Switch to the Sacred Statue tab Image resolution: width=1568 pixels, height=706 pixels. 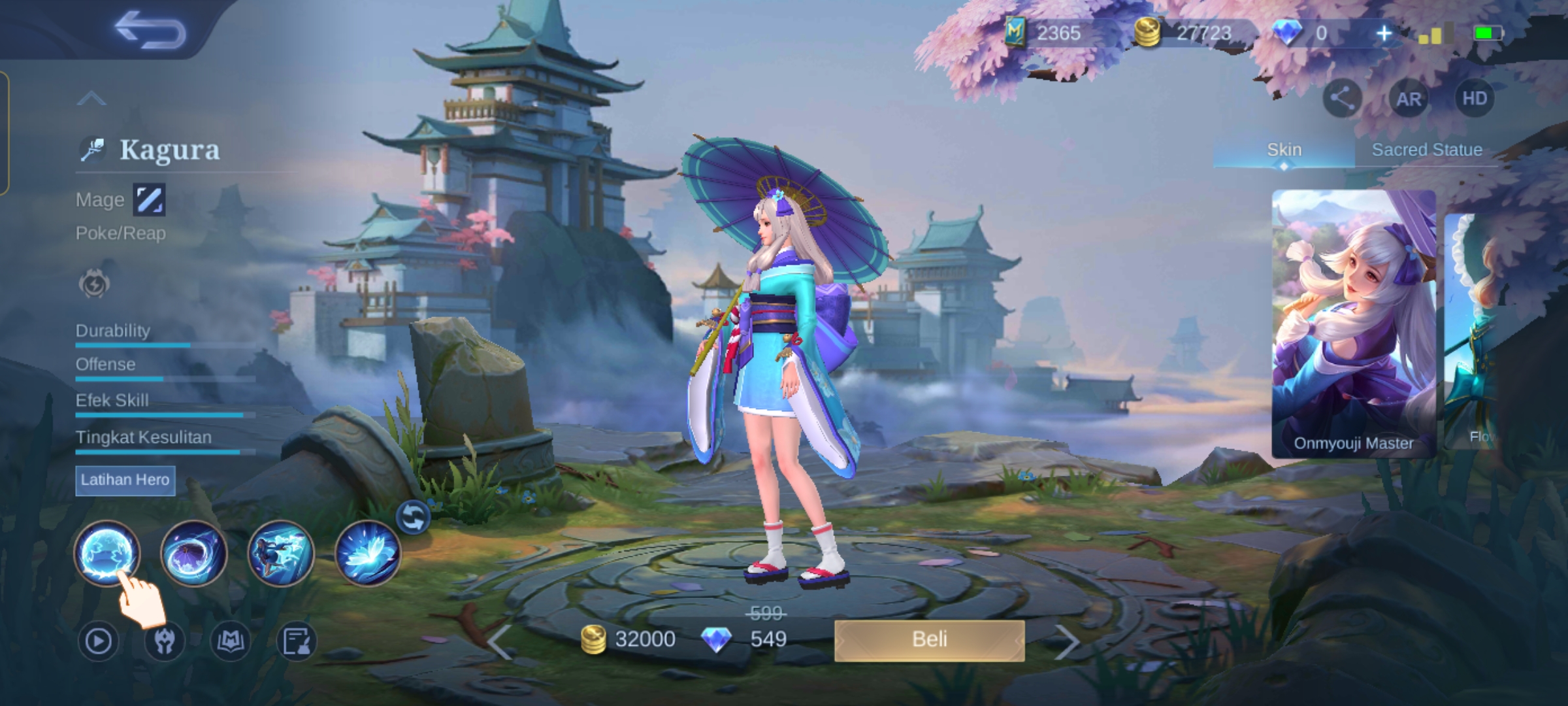coord(1426,150)
